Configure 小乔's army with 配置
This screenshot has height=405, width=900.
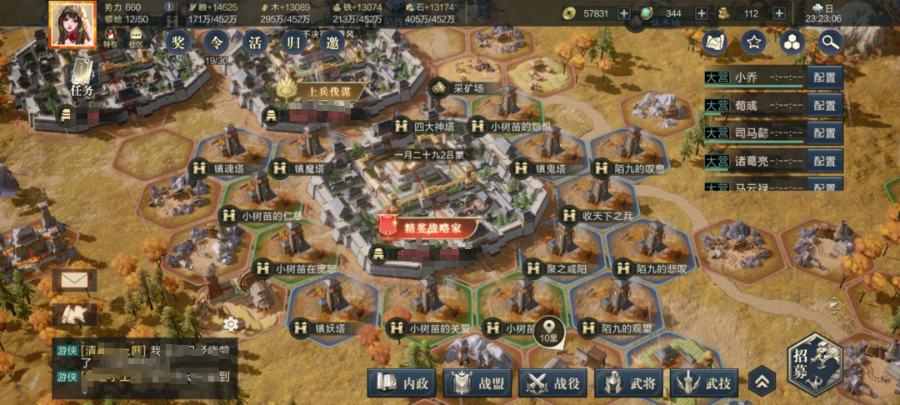(x=824, y=78)
